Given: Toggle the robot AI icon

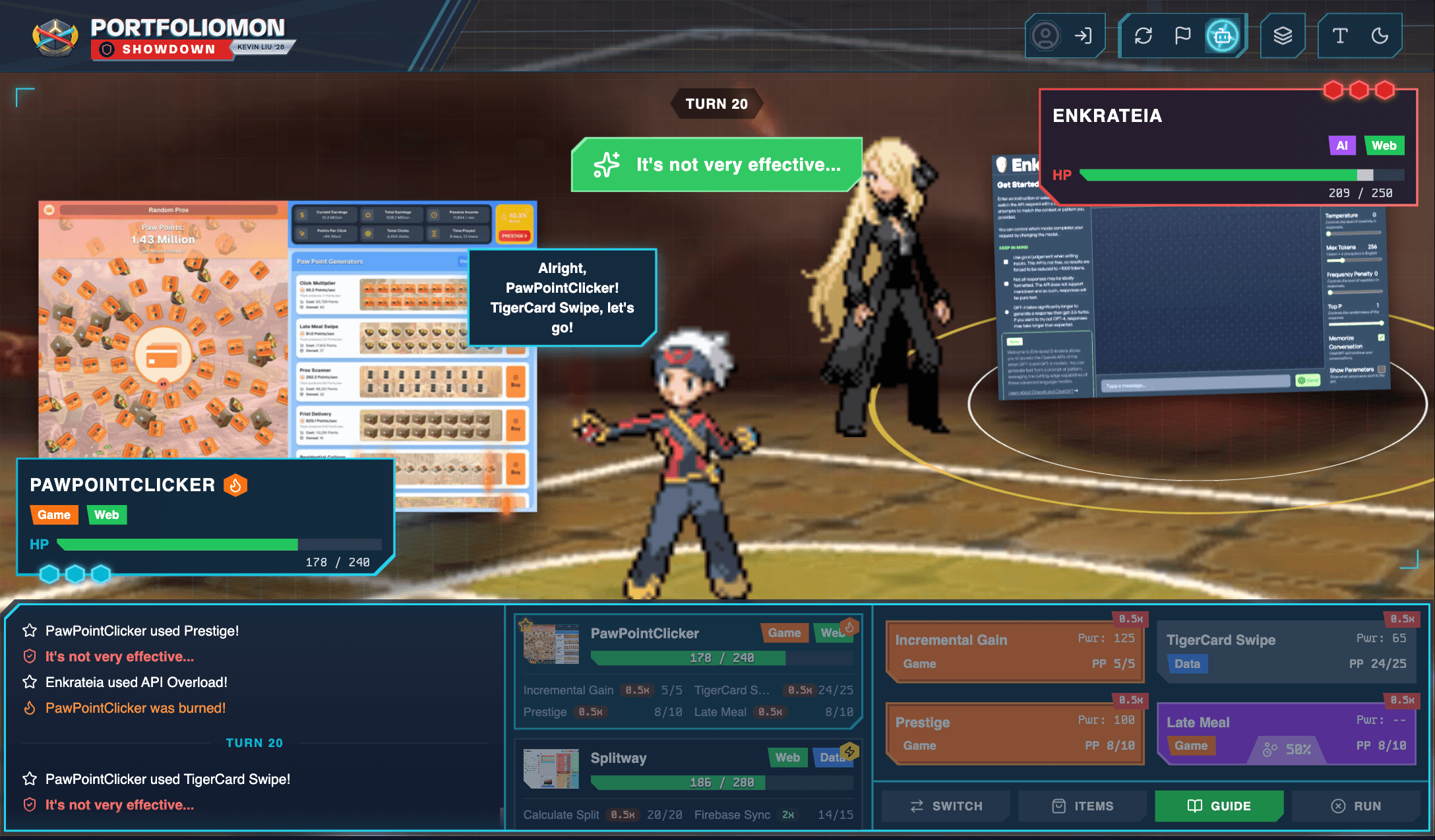Looking at the screenshot, I should (1222, 36).
